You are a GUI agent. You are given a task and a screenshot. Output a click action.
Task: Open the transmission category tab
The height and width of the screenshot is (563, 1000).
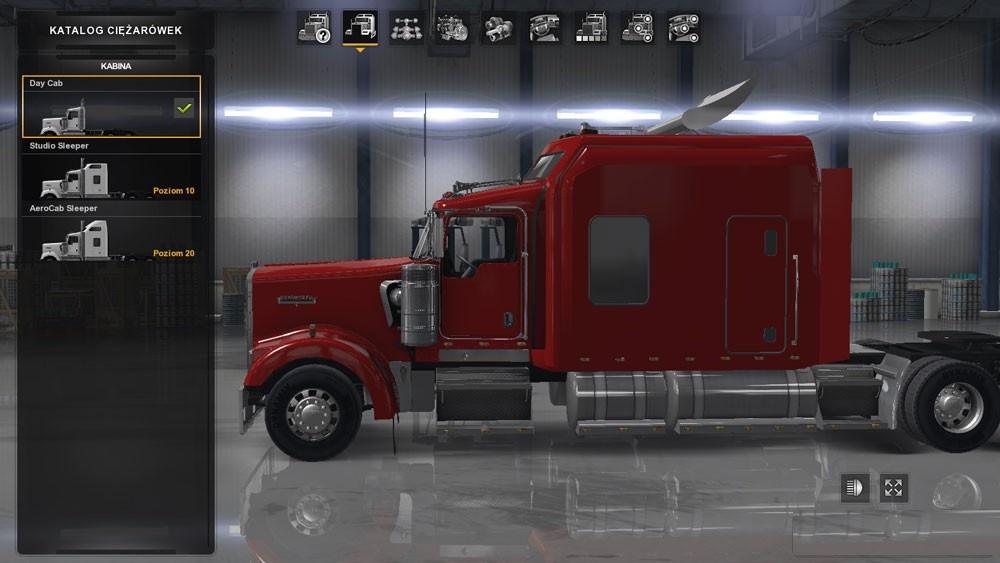(498, 27)
